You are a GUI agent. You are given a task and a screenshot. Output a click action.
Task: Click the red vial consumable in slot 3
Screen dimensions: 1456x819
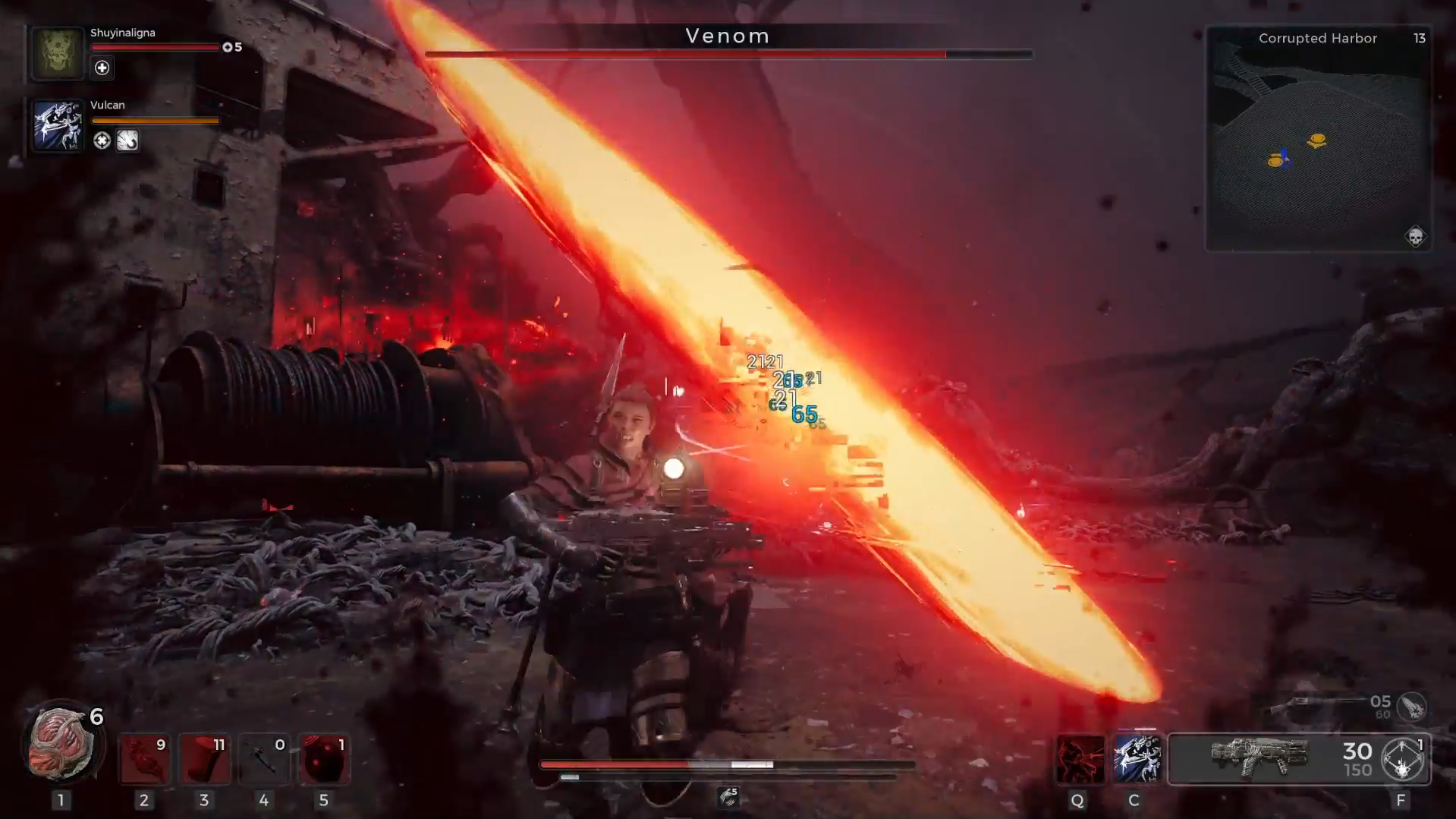point(205,758)
